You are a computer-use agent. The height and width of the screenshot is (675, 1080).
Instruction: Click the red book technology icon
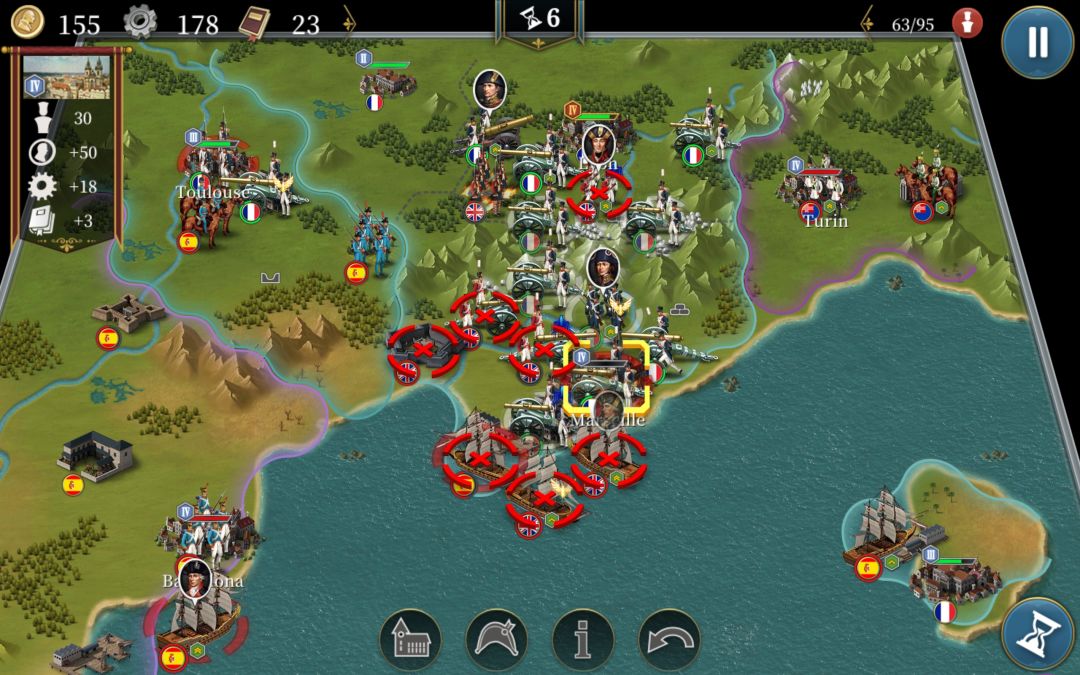pyautogui.click(x=256, y=22)
